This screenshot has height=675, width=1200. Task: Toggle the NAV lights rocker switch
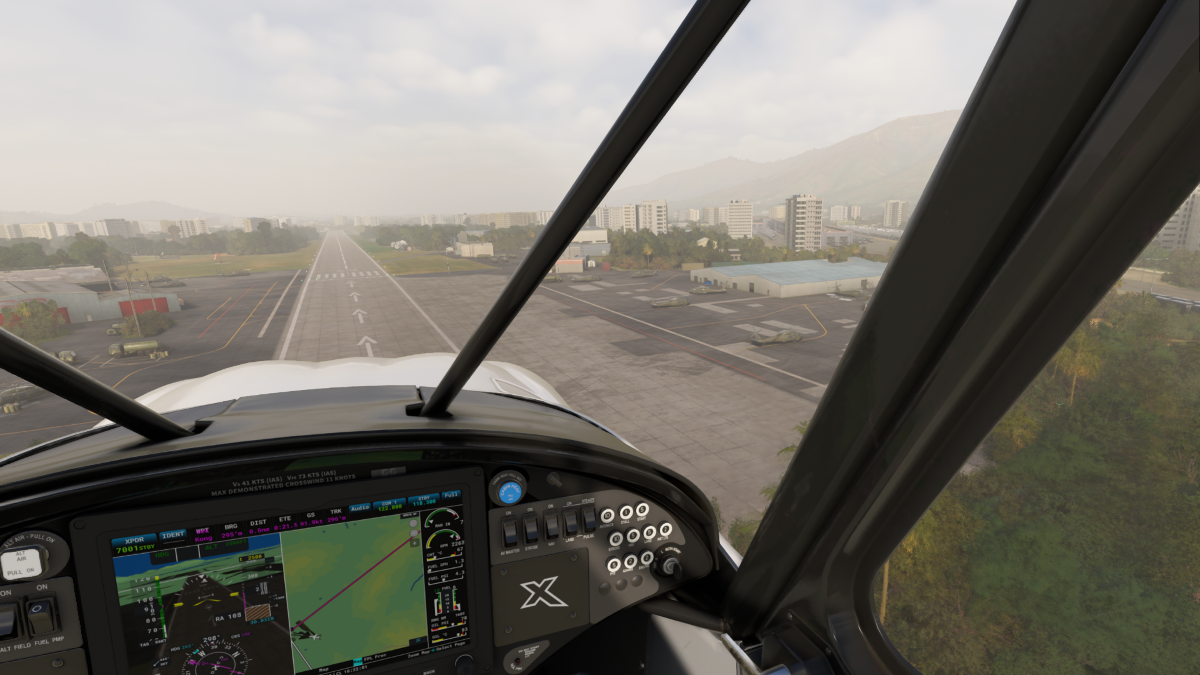(x=551, y=524)
